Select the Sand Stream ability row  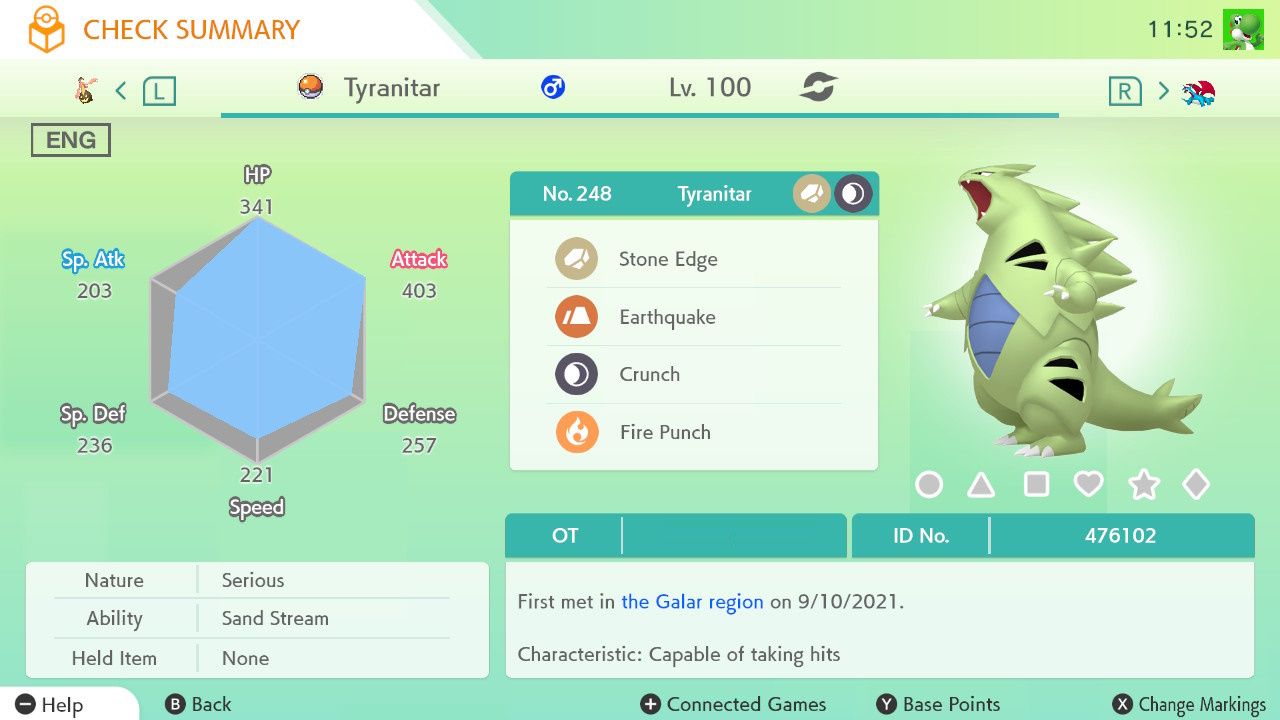274,619
